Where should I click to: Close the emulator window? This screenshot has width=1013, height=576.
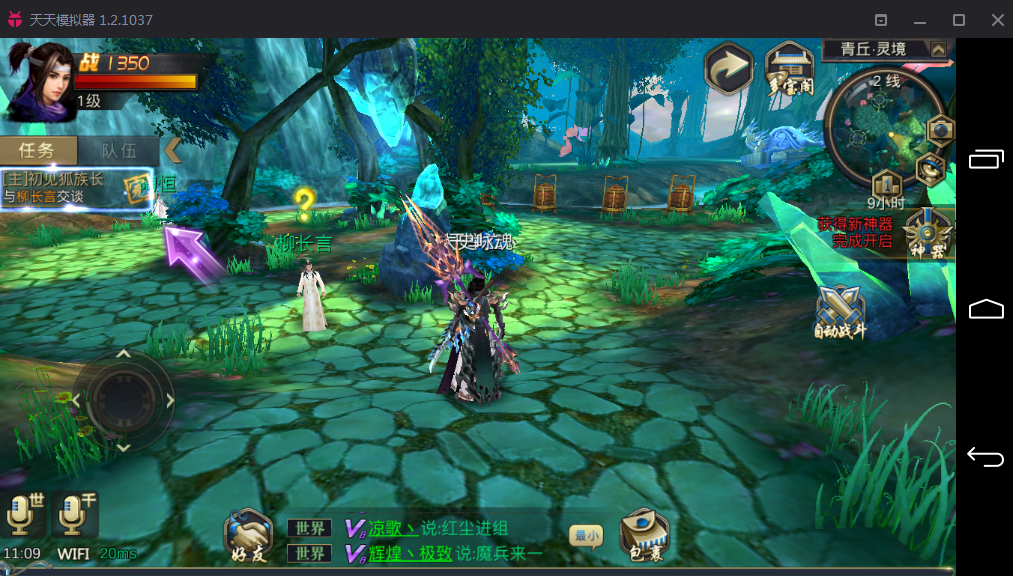997,20
